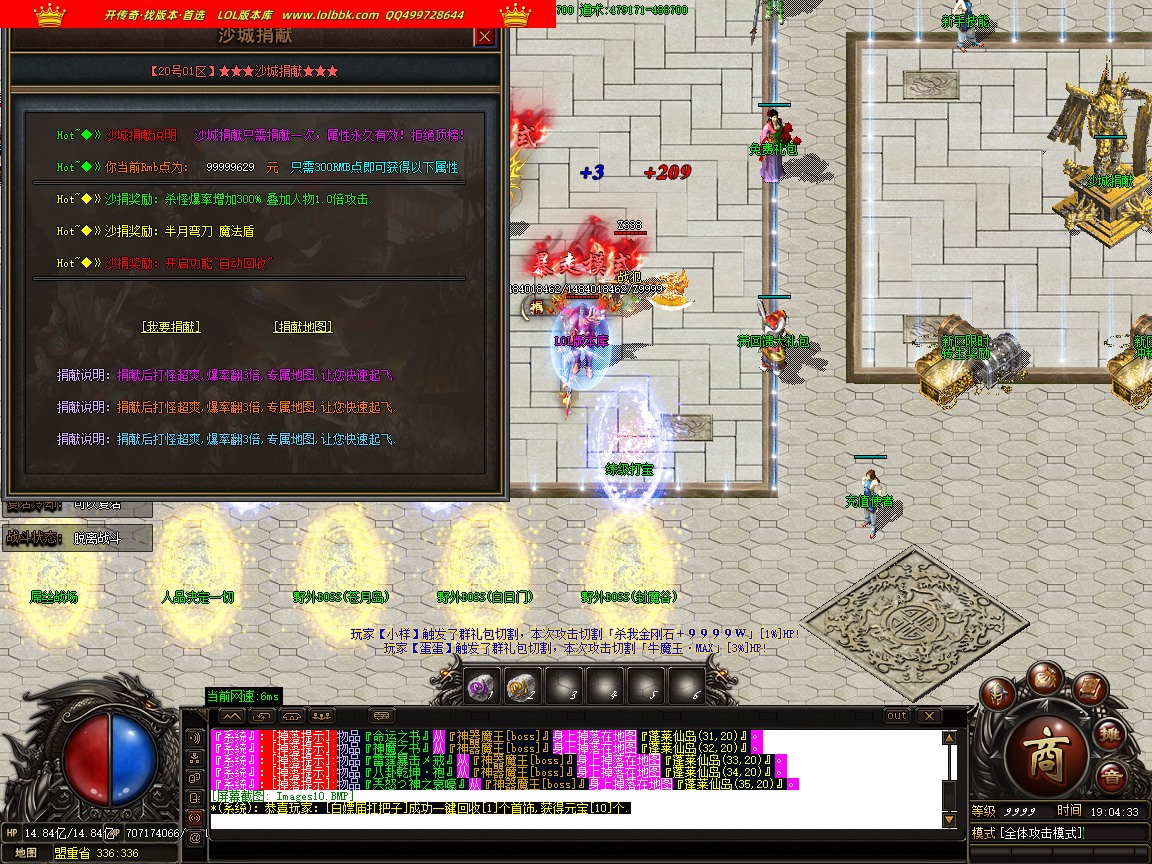Open the 地图 map button
Image resolution: width=1152 pixels, height=864 pixels.
point(26,853)
